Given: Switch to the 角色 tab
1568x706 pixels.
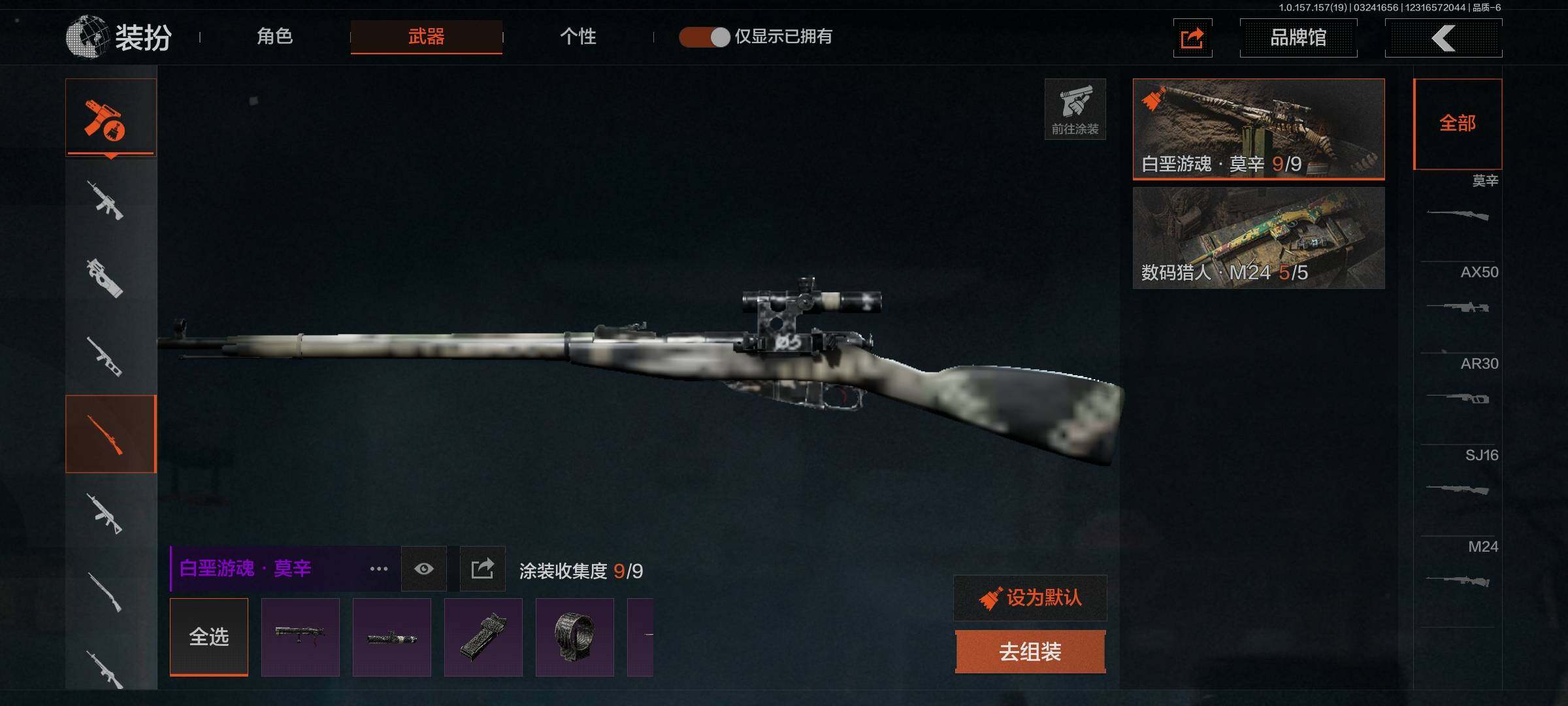Looking at the screenshot, I should [x=275, y=37].
